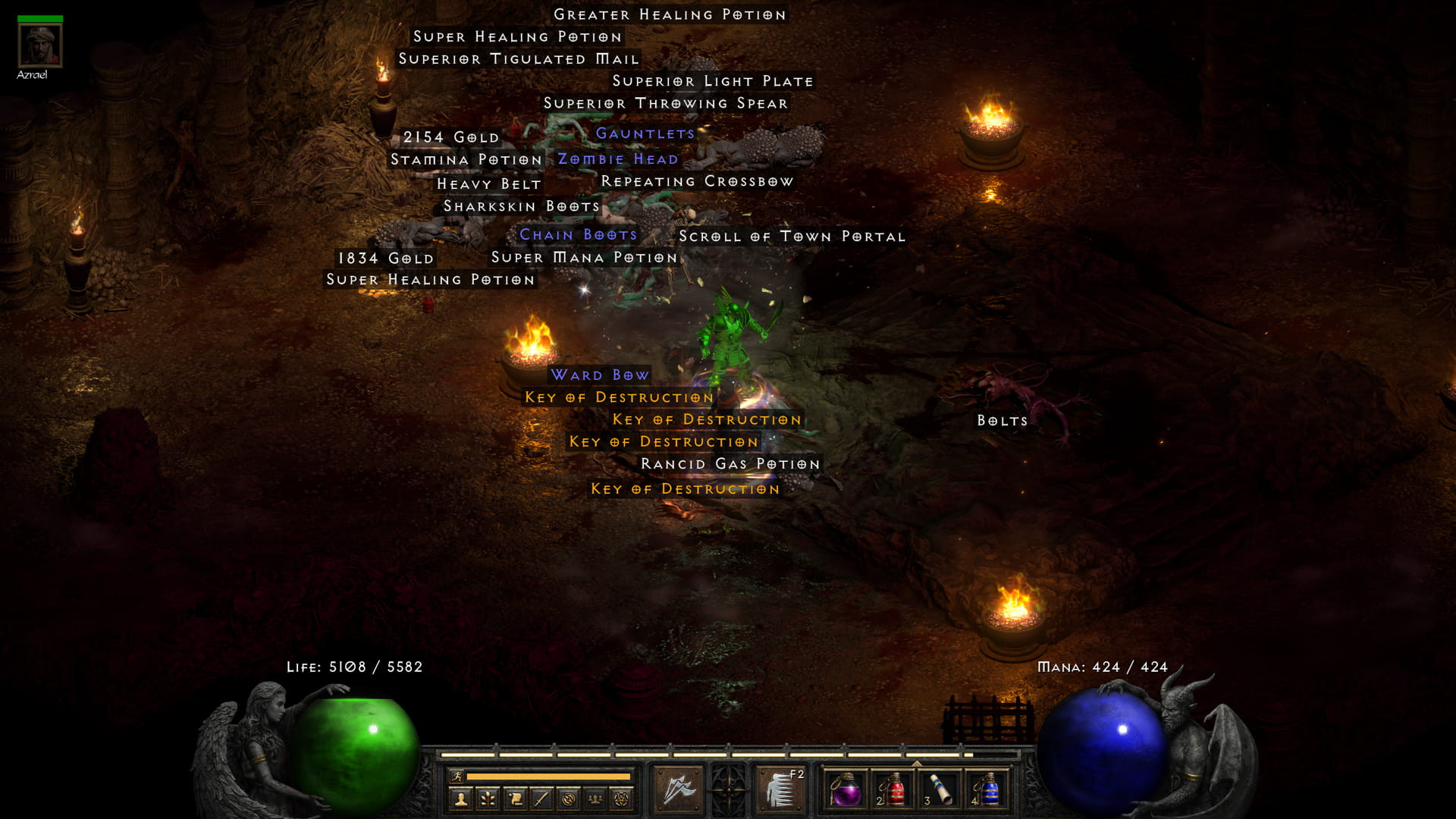Click the sword icon in the menu row
The width and height of the screenshot is (1456, 819).
click(543, 798)
